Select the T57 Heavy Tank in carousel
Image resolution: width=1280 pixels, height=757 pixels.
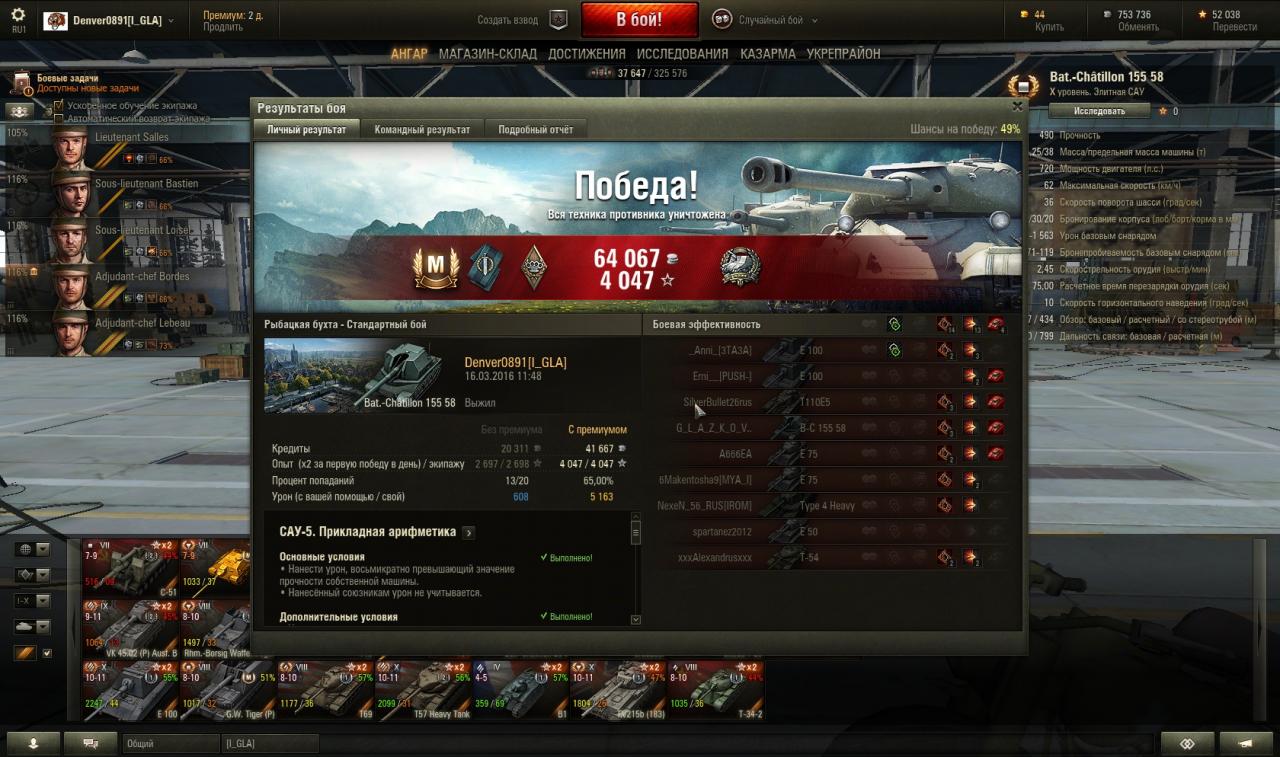coord(423,690)
